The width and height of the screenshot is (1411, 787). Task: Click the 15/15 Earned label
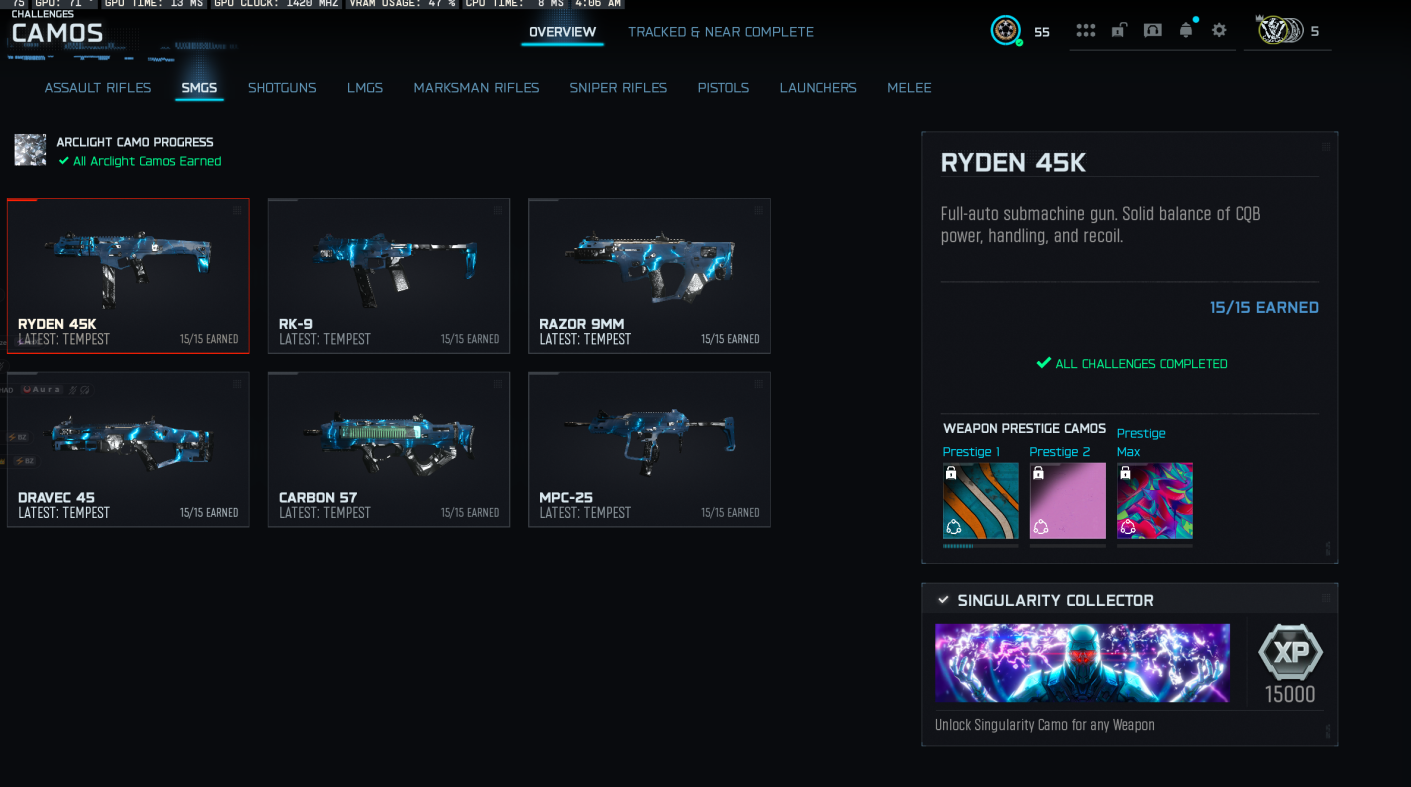pos(1264,307)
